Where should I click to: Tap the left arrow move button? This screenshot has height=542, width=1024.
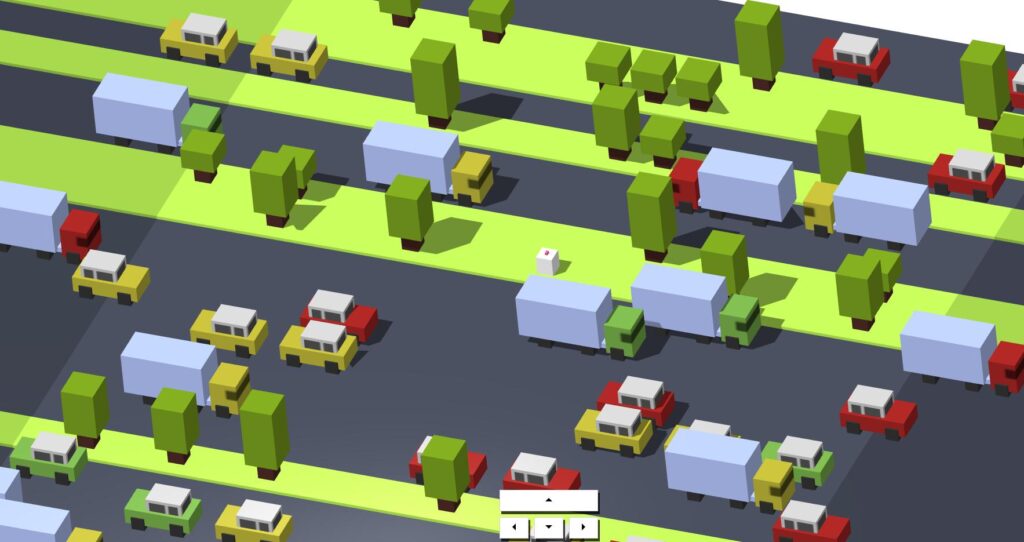(514, 526)
